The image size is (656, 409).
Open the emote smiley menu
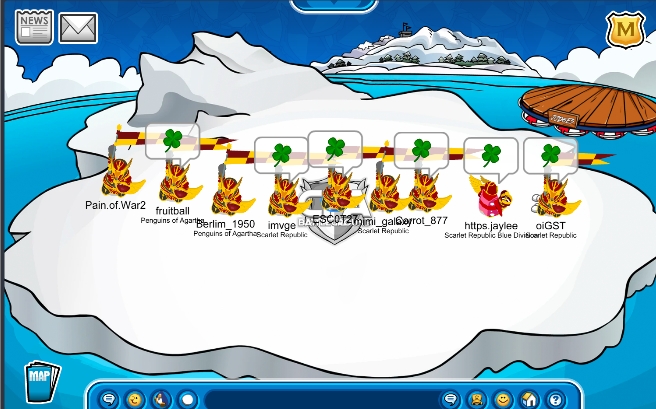click(x=134, y=399)
